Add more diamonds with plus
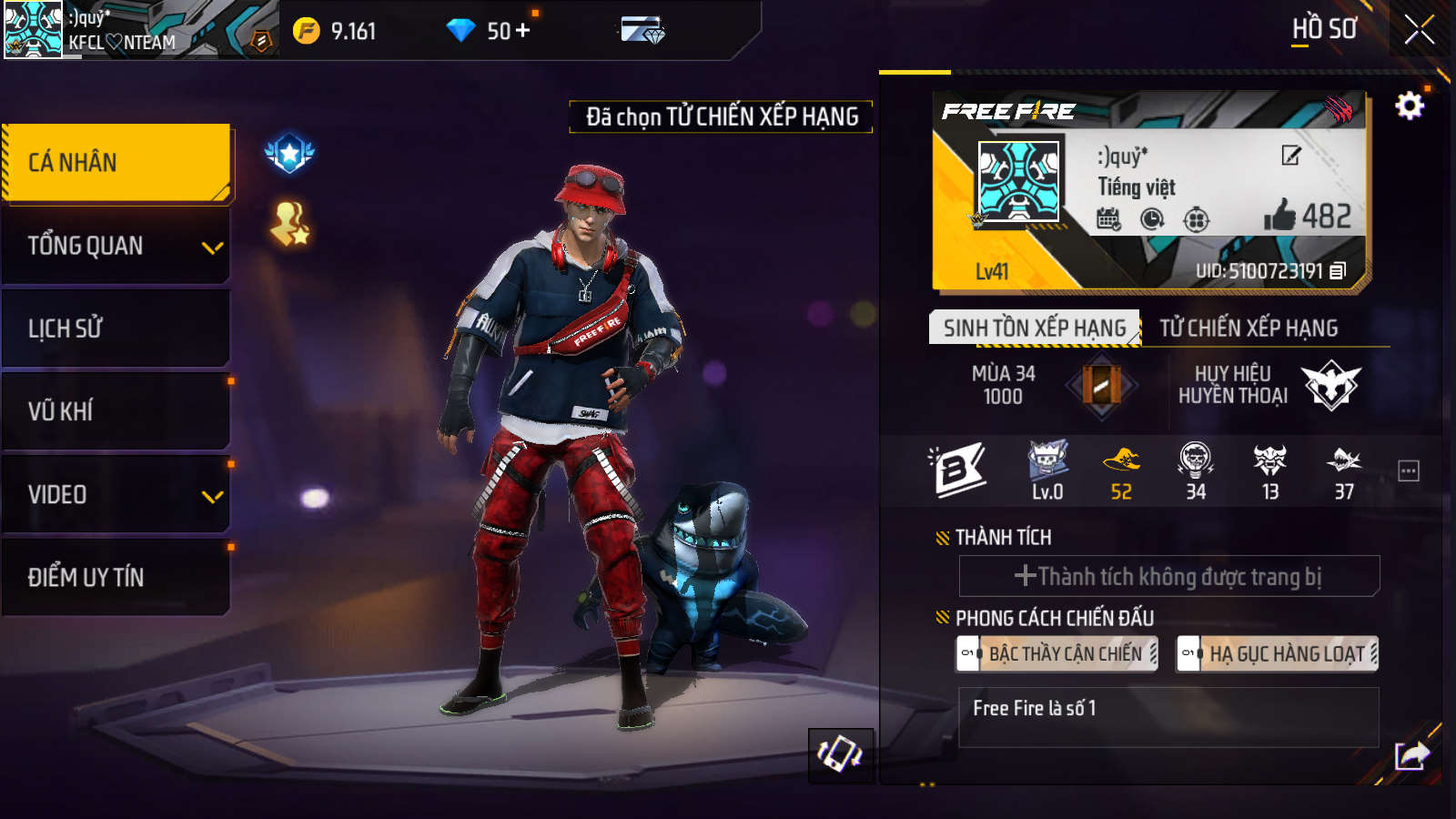 (x=523, y=31)
